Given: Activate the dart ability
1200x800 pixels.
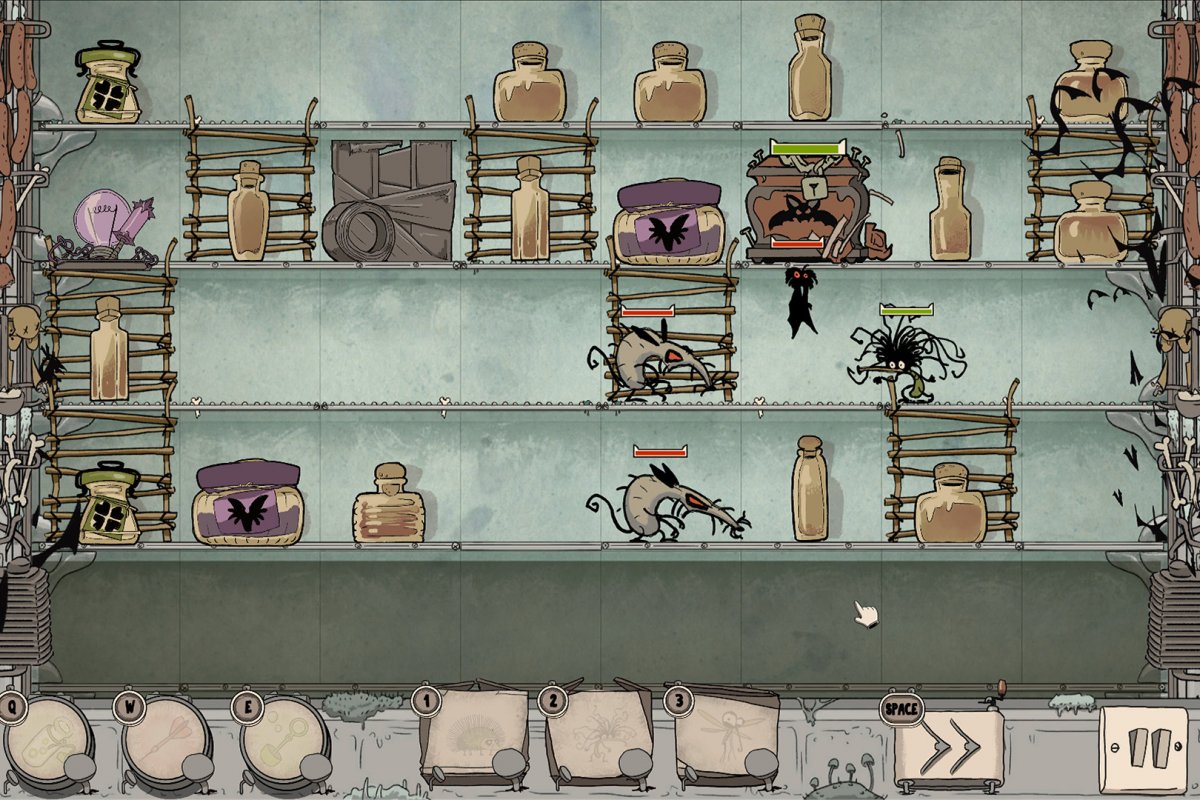Looking at the screenshot, I should click(x=166, y=743).
